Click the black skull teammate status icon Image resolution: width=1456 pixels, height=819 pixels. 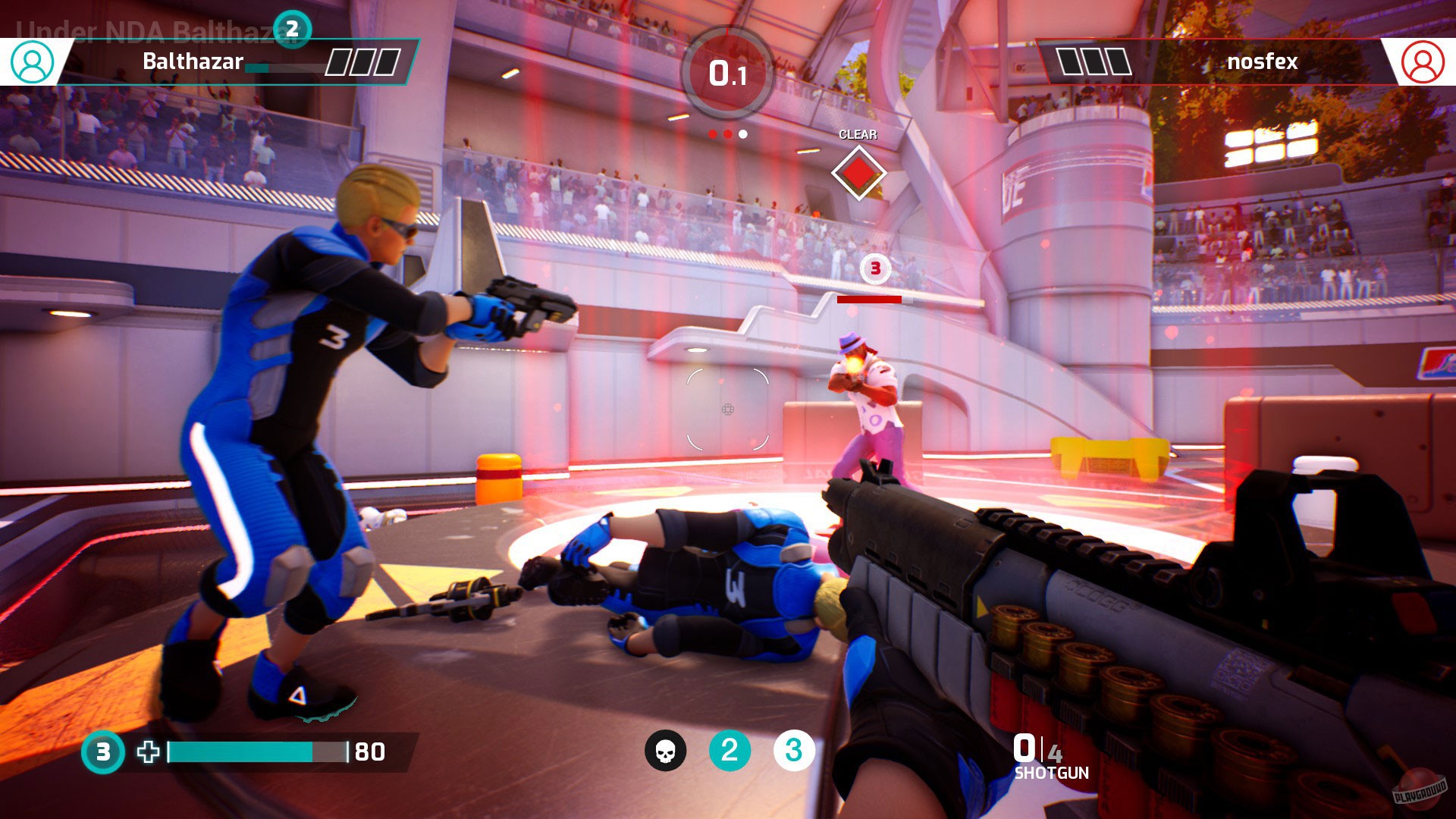coord(665,751)
